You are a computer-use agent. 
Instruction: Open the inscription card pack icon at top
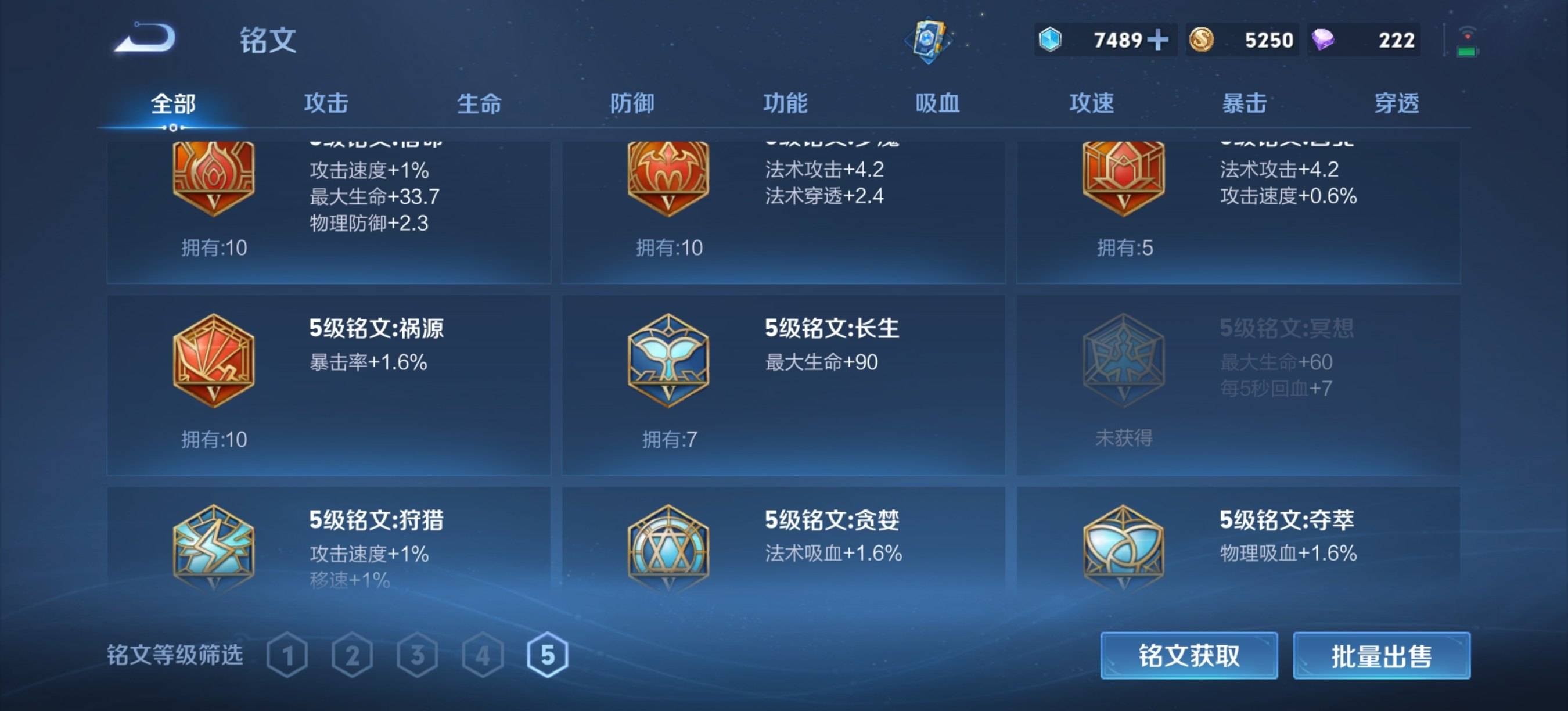(927, 38)
